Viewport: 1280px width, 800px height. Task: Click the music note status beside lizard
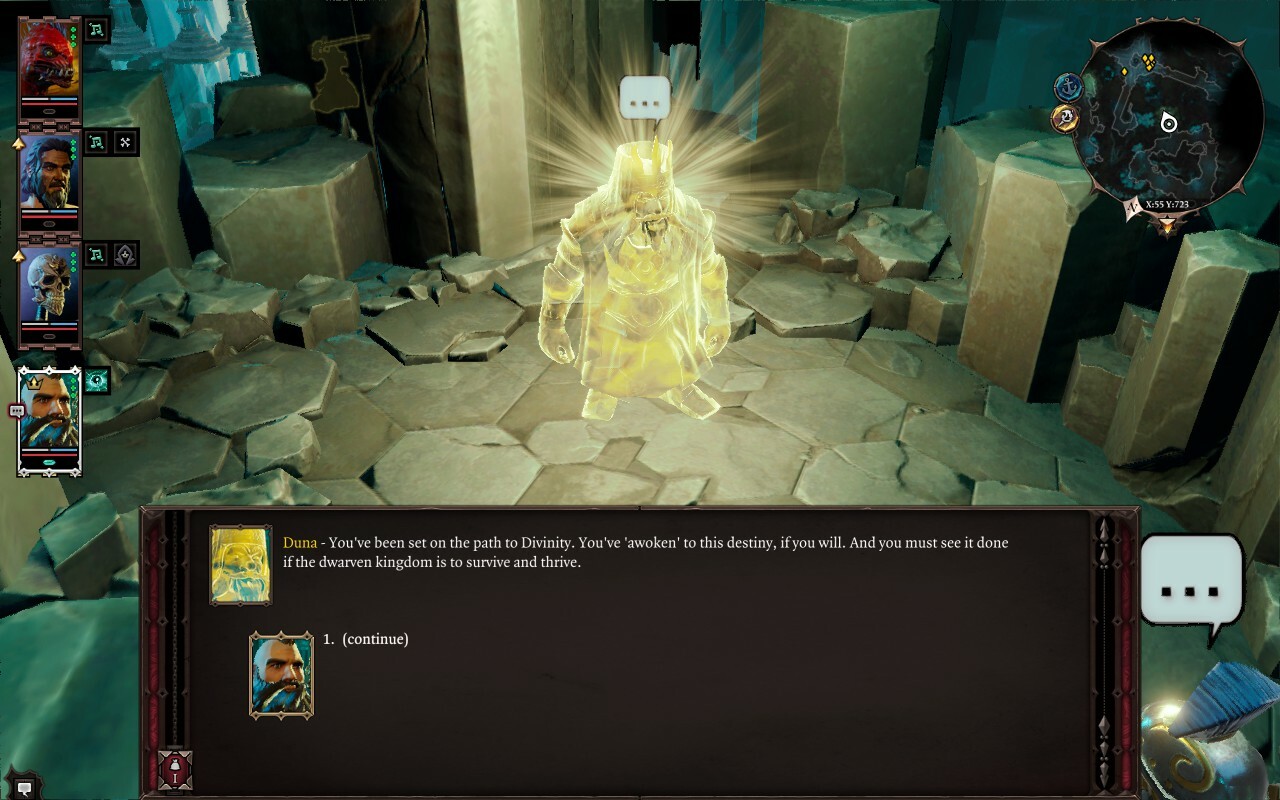pyautogui.click(x=96, y=30)
